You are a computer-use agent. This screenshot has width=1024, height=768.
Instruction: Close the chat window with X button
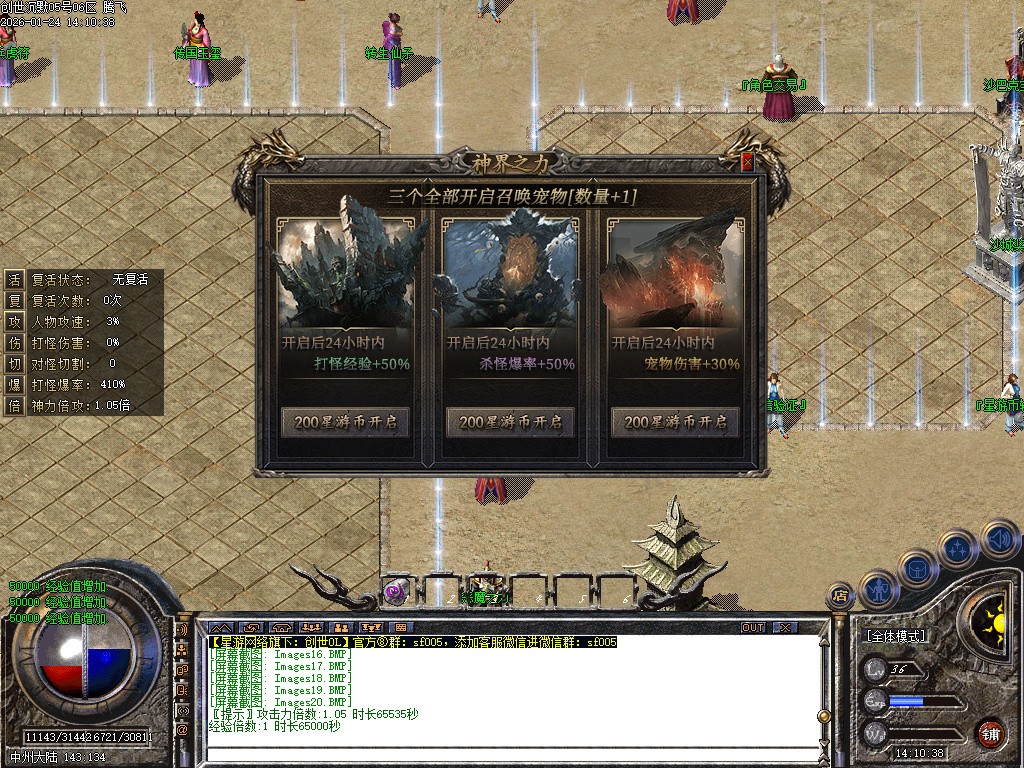click(x=785, y=627)
